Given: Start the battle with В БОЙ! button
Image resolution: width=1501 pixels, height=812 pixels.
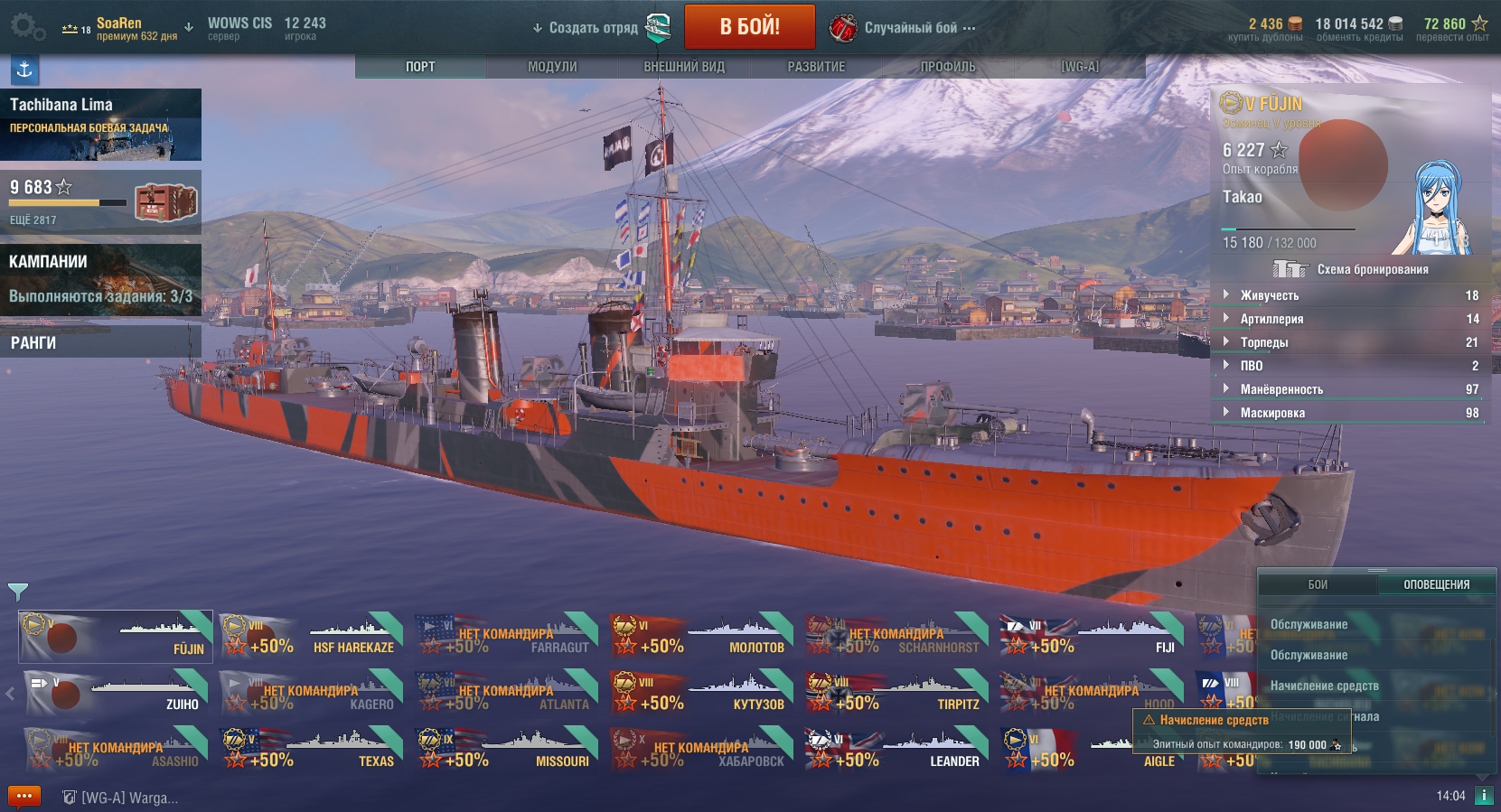Looking at the screenshot, I should coord(749,27).
